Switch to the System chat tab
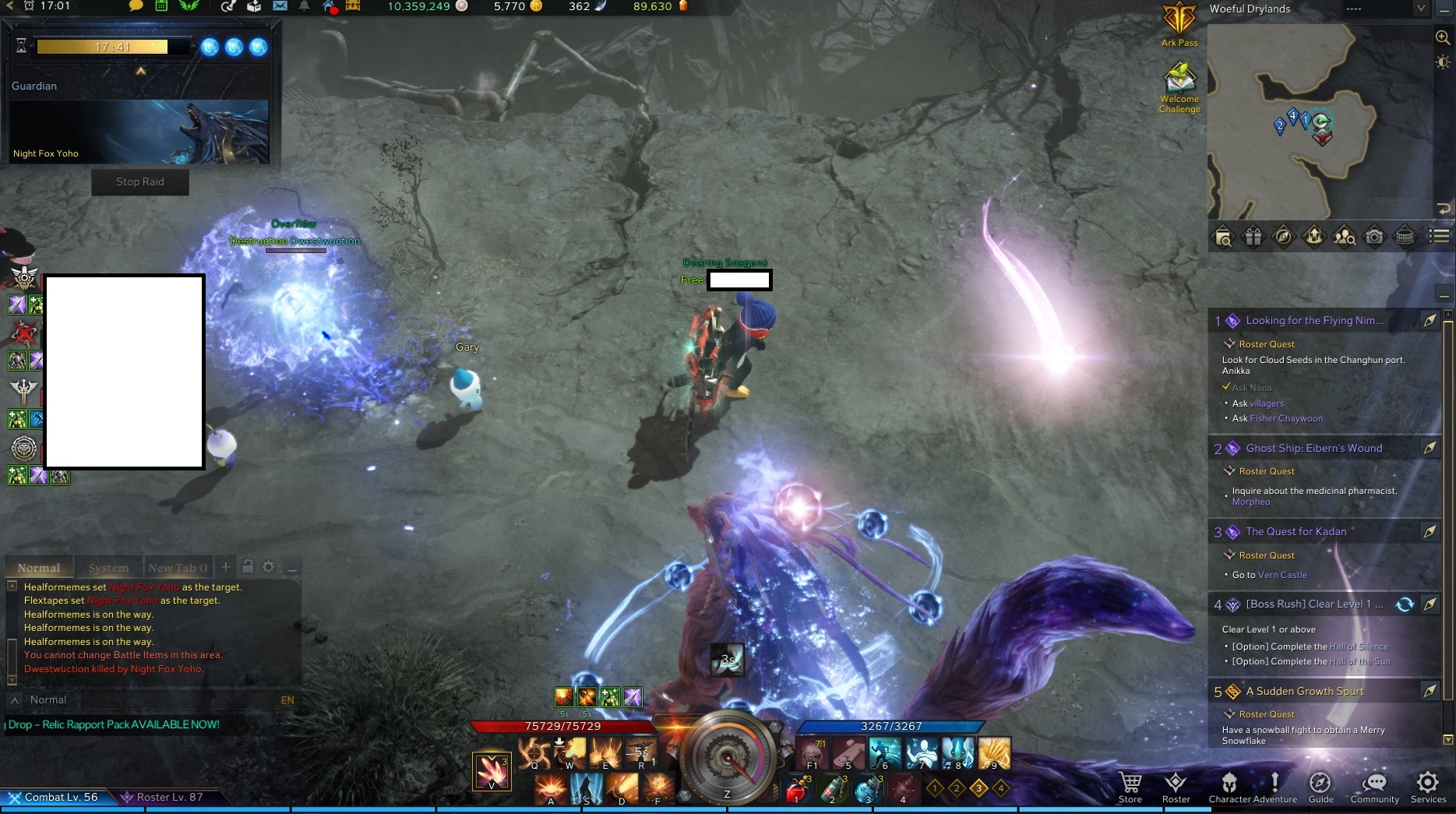Image resolution: width=1456 pixels, height=814 pixels. (x=108, y=566)
